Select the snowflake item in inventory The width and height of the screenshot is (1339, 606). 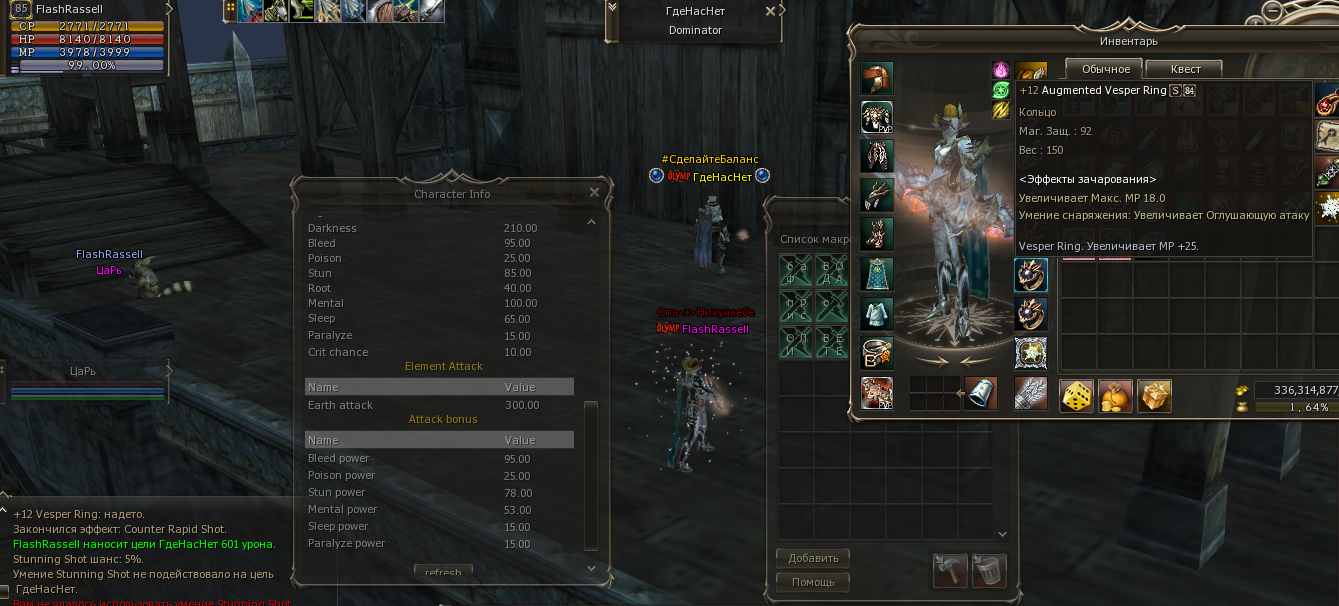pyautogui.click(x=1327, y=208)
